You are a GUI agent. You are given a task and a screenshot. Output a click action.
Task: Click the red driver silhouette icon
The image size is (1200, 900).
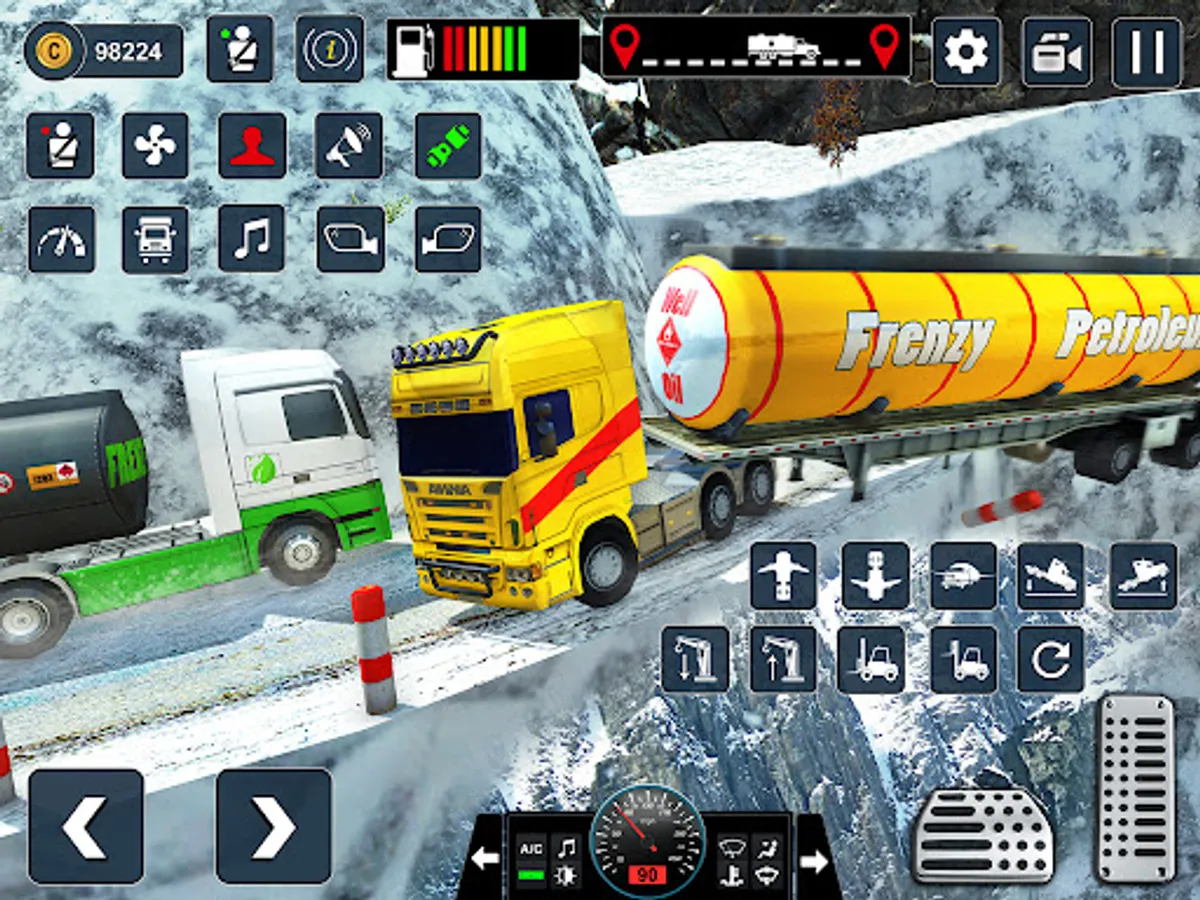tap(251, 145)
